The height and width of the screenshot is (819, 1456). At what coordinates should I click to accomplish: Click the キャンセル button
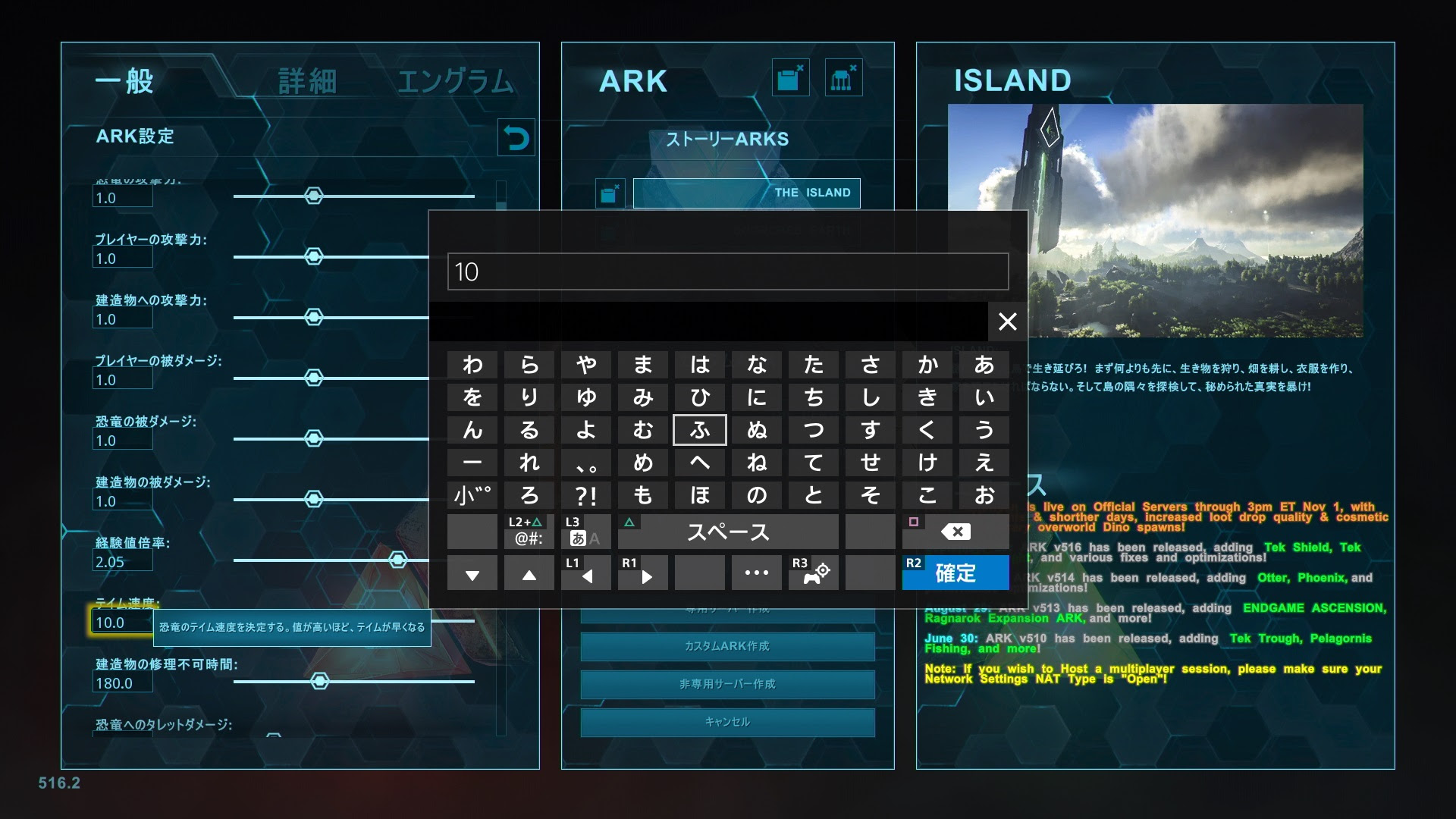(726, 722)
